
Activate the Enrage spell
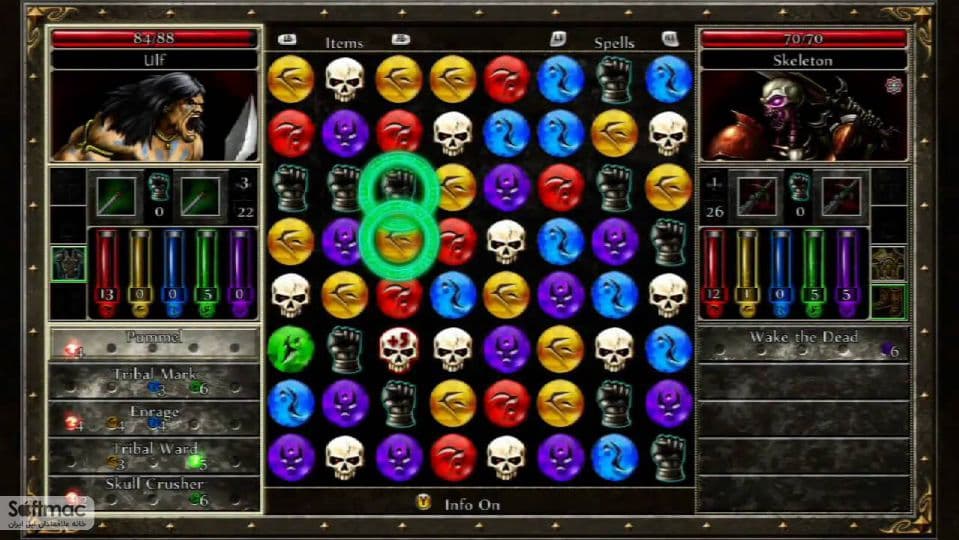[x=154, y=416]
